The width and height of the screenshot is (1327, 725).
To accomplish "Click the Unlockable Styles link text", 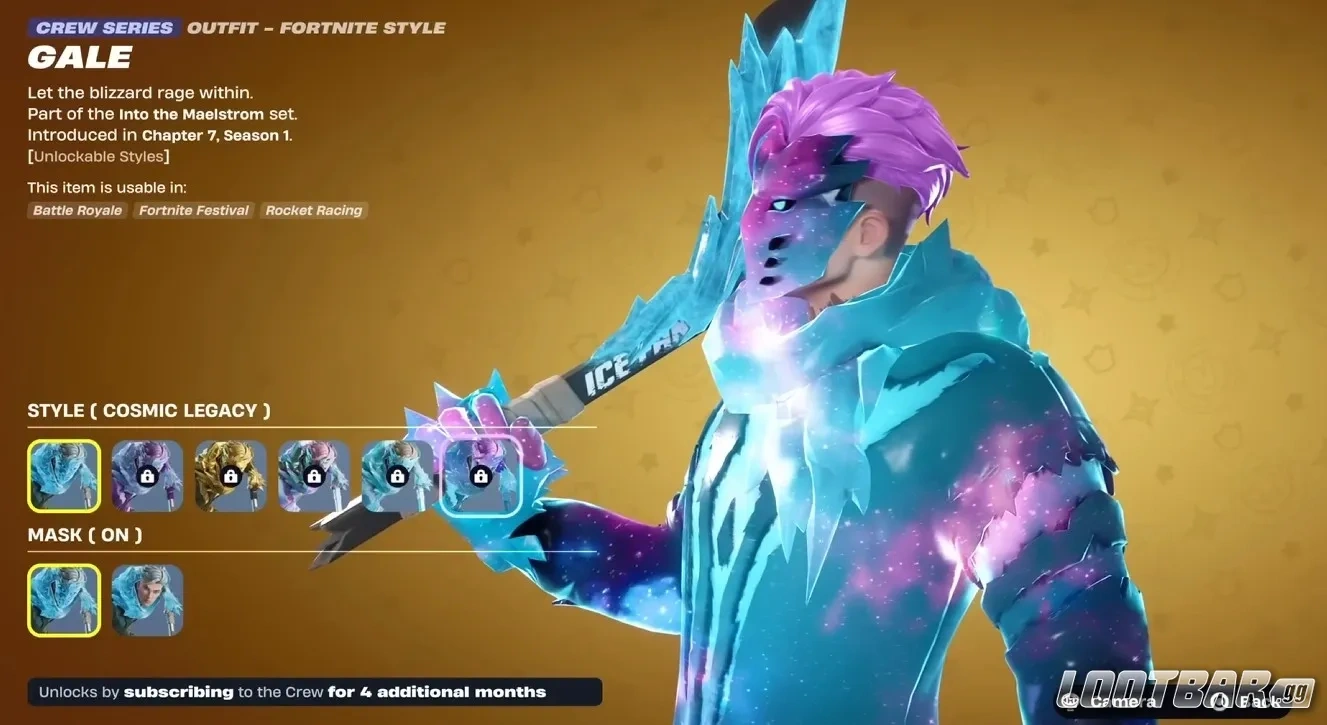I will click(x=98, y=156).
